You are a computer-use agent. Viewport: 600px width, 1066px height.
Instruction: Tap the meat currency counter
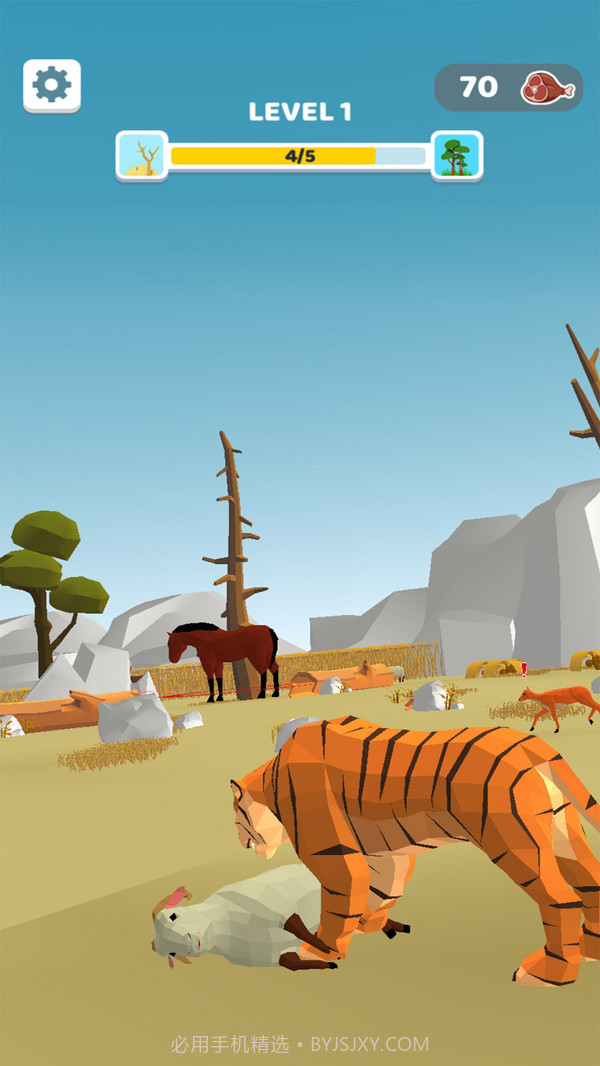508,88
